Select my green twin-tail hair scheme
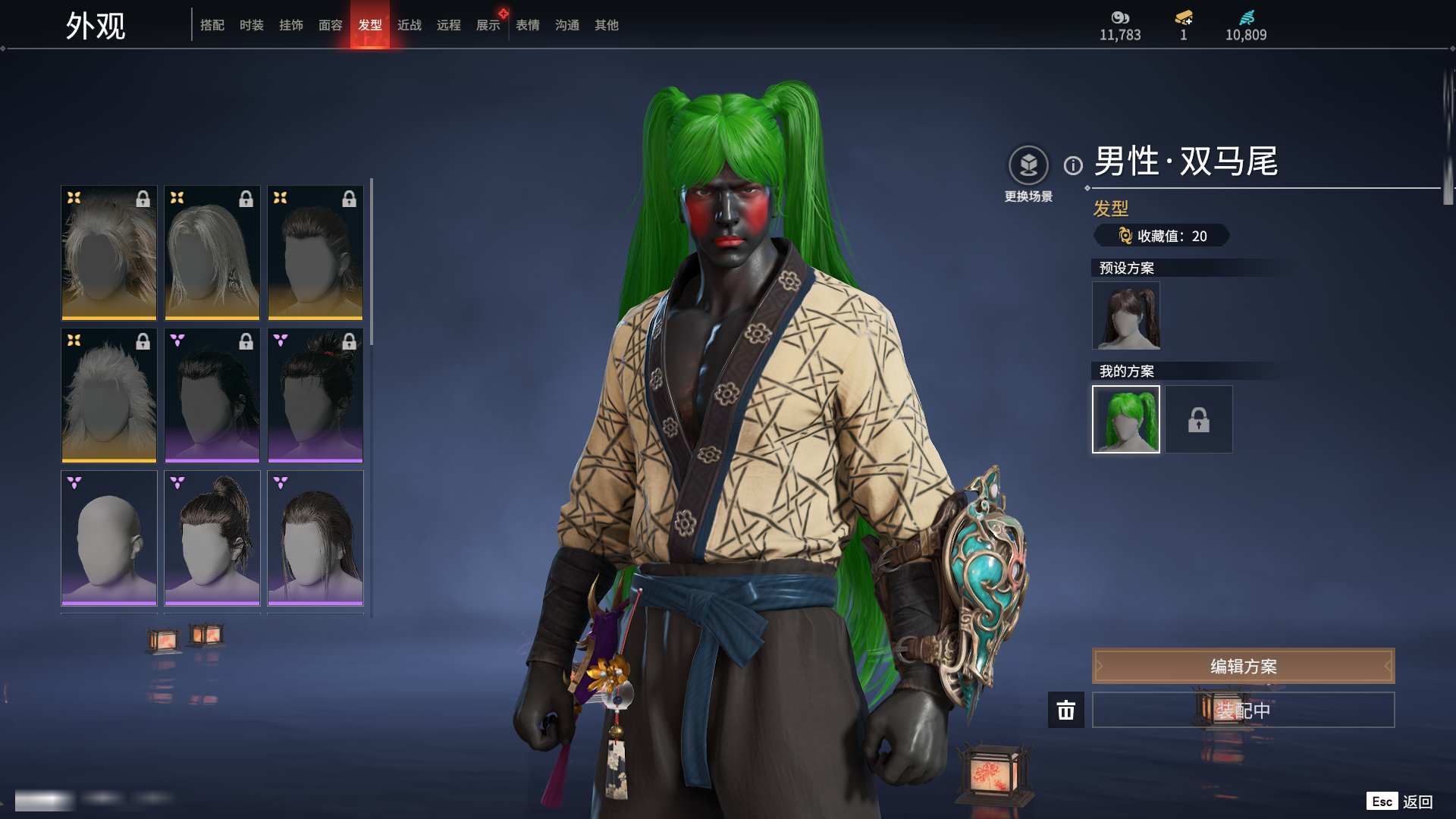This screenshot has width=1456, height=819. click(x=1125, y=419)
